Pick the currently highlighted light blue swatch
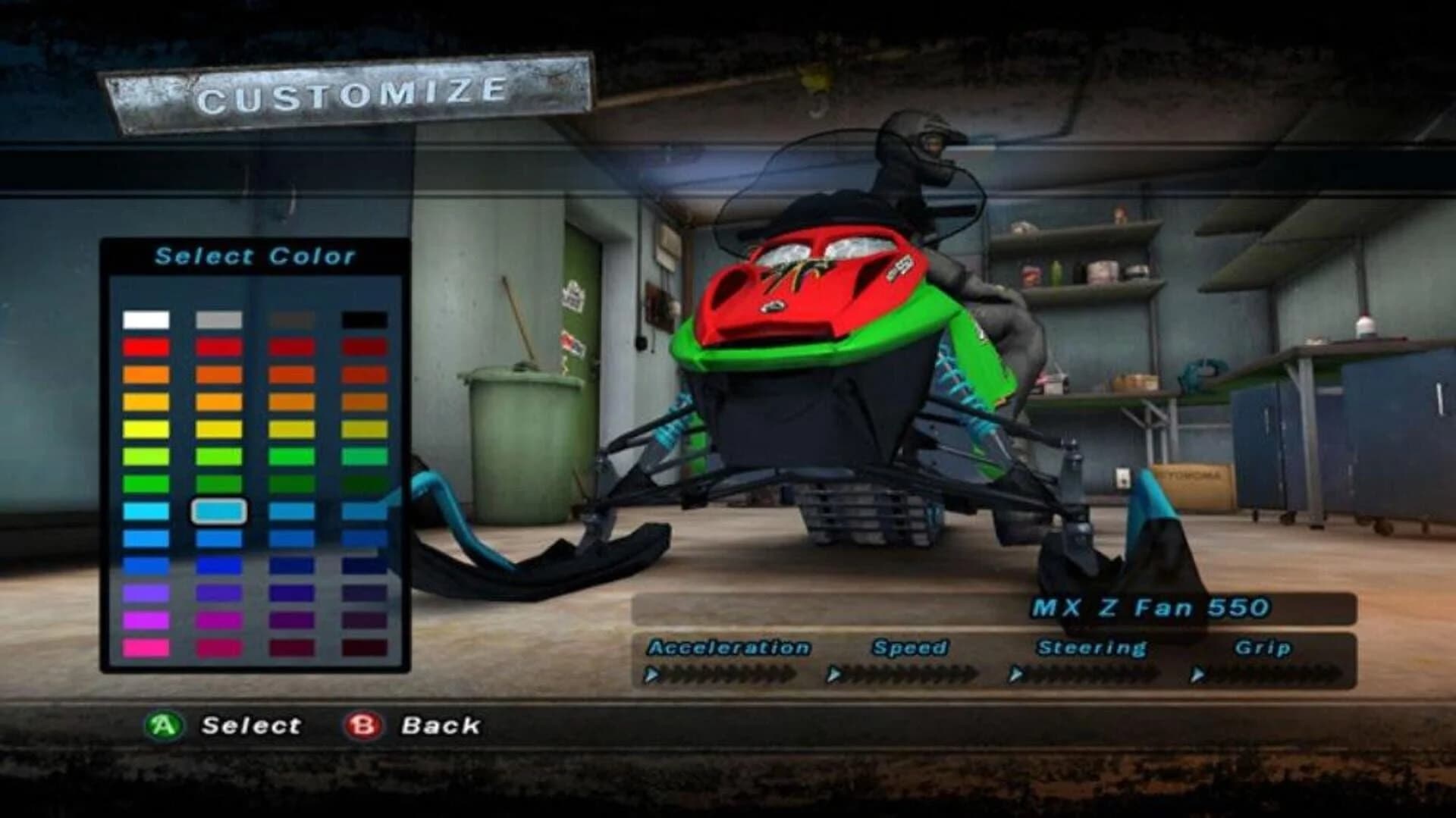This screenshot has height=818, width=1456. [219, 511]
